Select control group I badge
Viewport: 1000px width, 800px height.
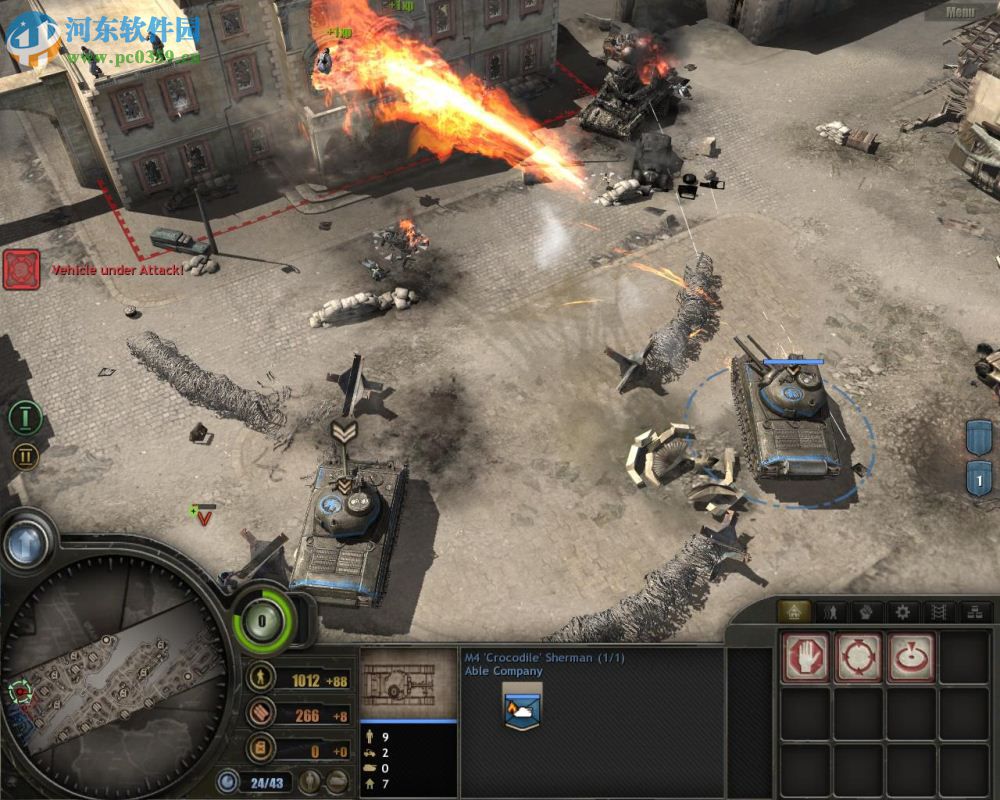pos(25,417)
